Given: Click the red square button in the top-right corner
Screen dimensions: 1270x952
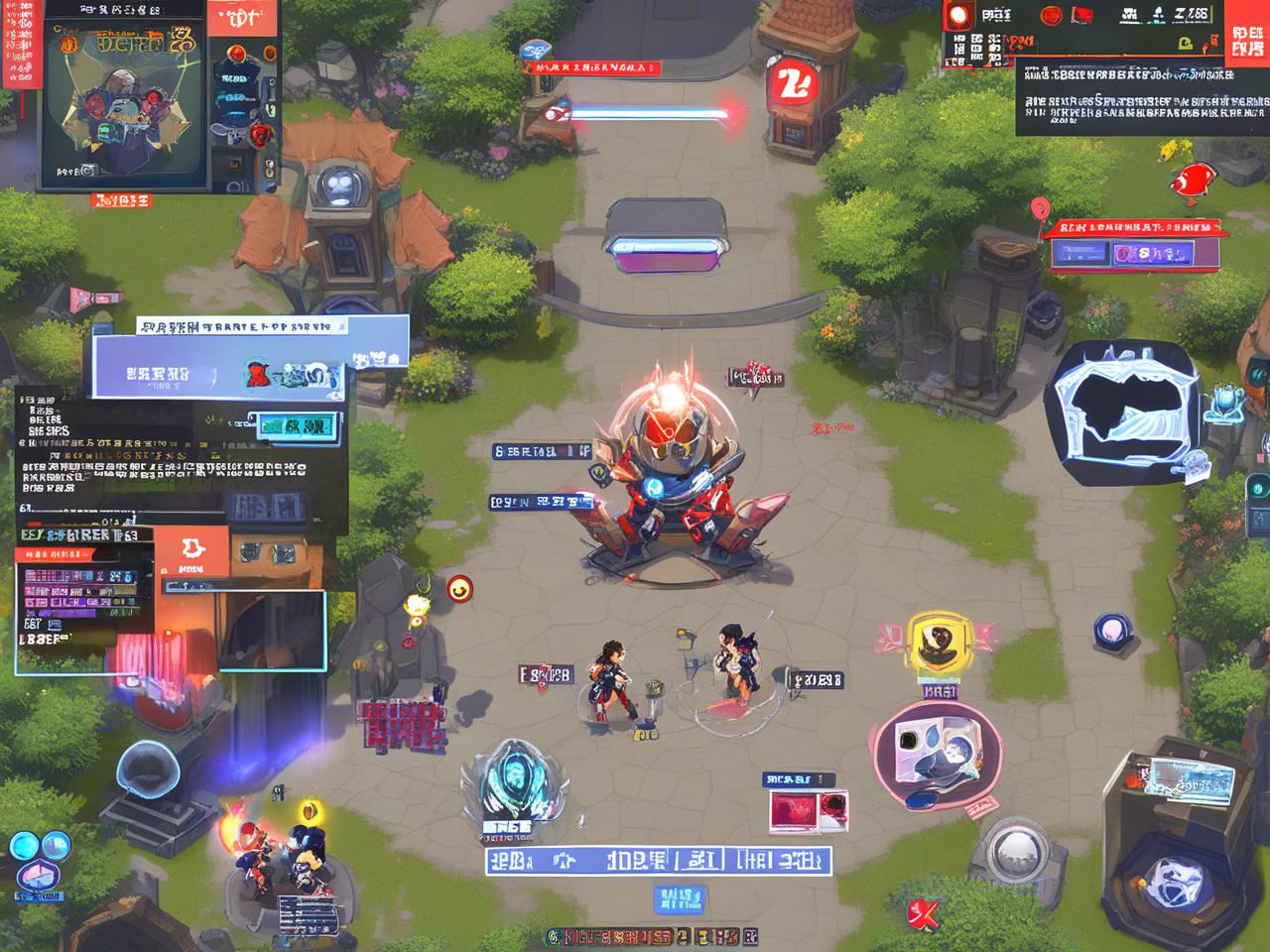Looking at the screenshot, I should pyautogui.click(x=1246, y=35).
